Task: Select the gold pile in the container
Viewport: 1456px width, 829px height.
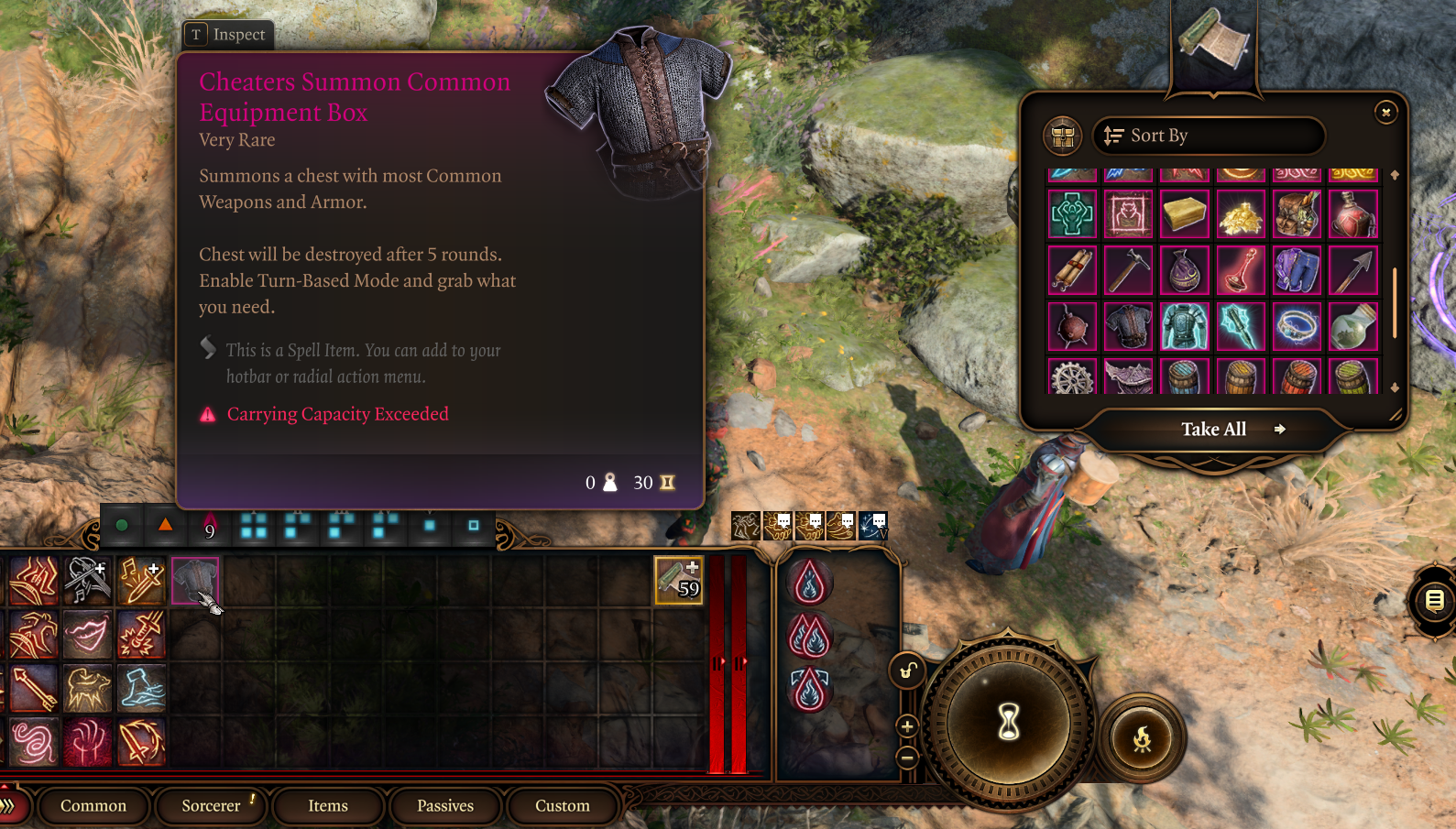Action: coord(1241,215)
